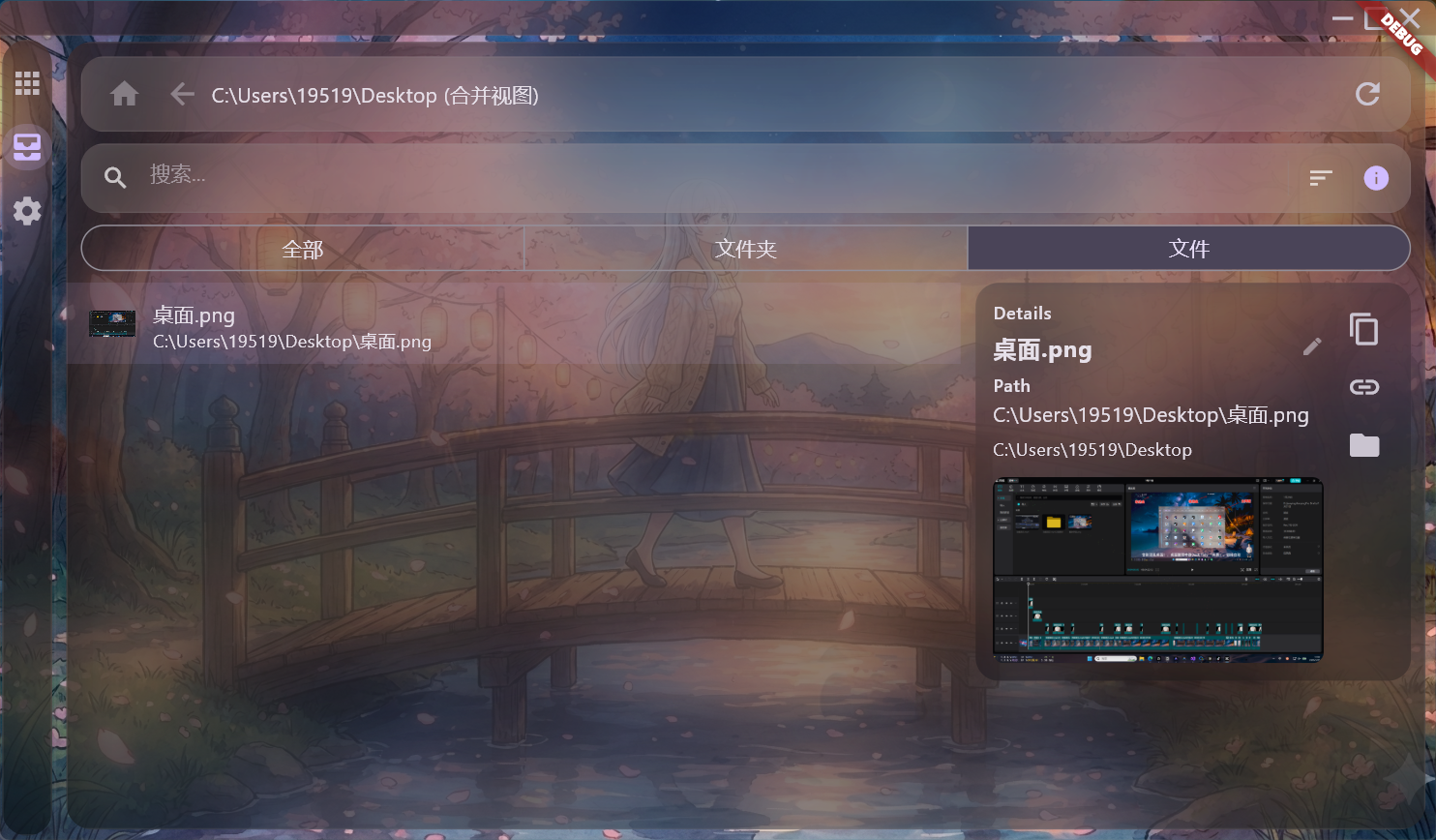Go back with the back arrow
This screenshot has height=840, width=1436.
point(182,94)
